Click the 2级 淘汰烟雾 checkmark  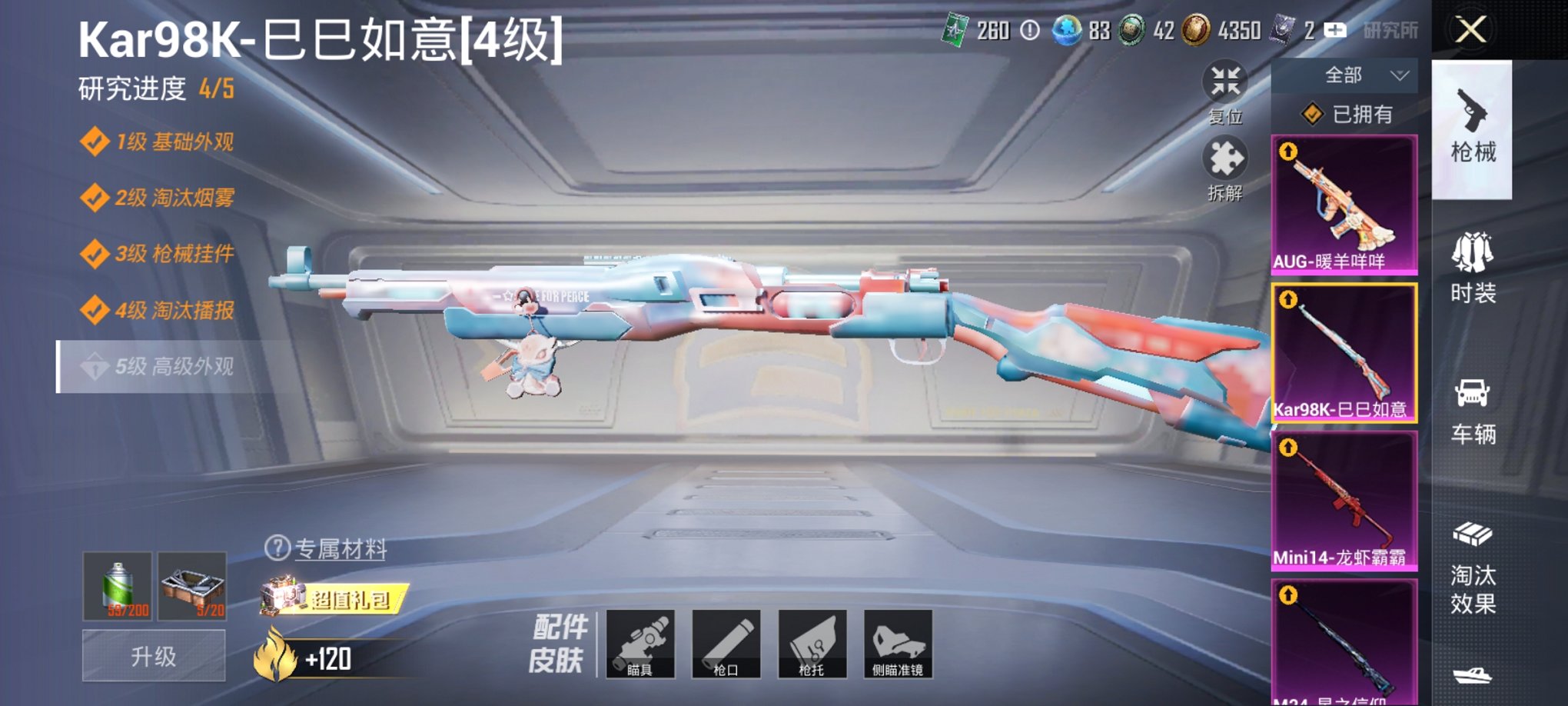tap(95, 198)
